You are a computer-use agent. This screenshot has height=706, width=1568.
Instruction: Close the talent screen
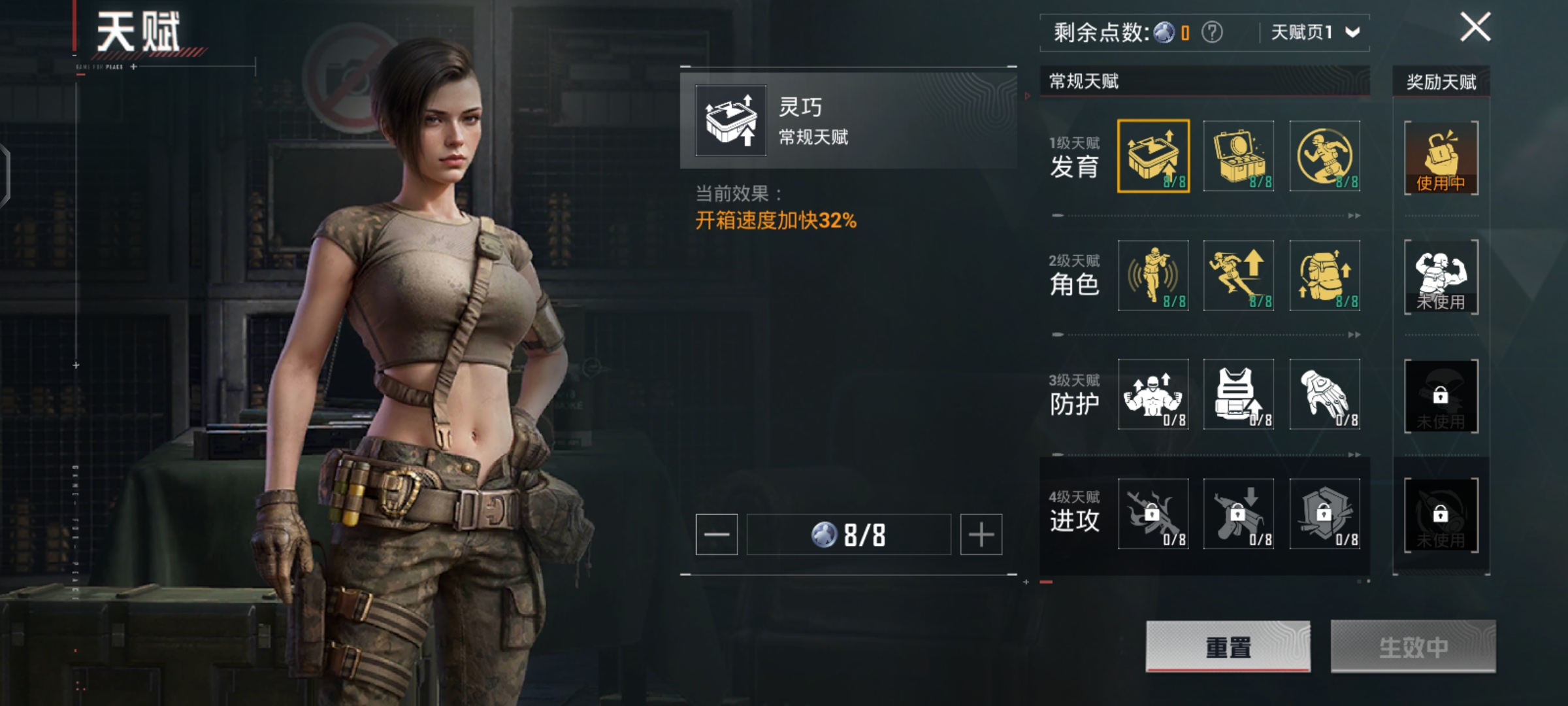tap(1475, 27)
